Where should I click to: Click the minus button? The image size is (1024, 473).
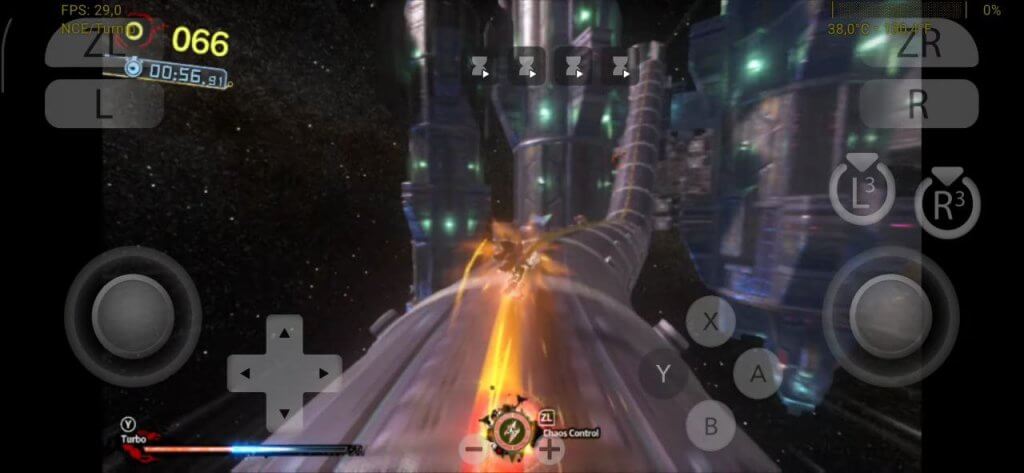pos(474,450)
